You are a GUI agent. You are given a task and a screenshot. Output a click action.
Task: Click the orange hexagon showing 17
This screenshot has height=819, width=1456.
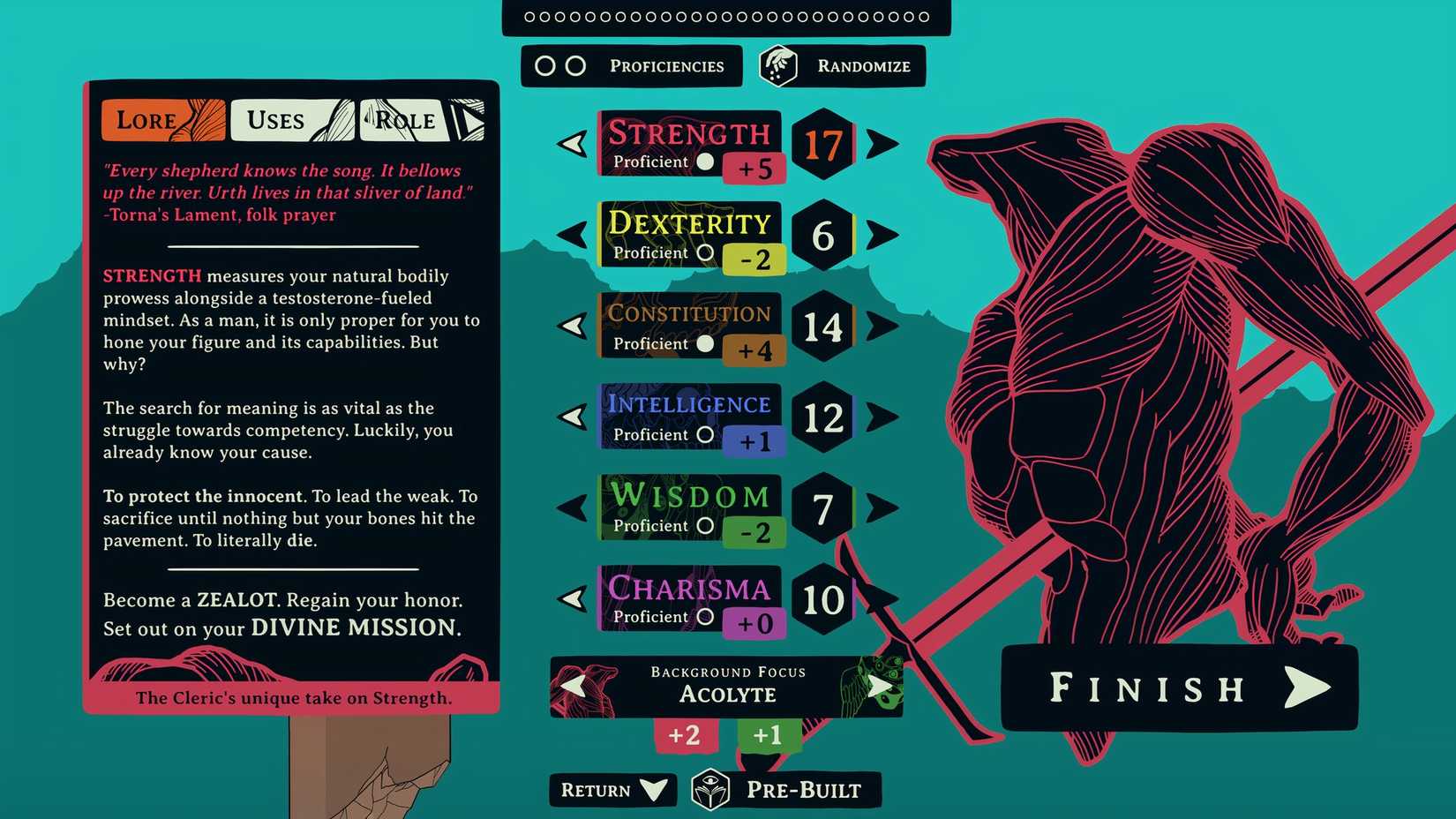pos(822,144)
